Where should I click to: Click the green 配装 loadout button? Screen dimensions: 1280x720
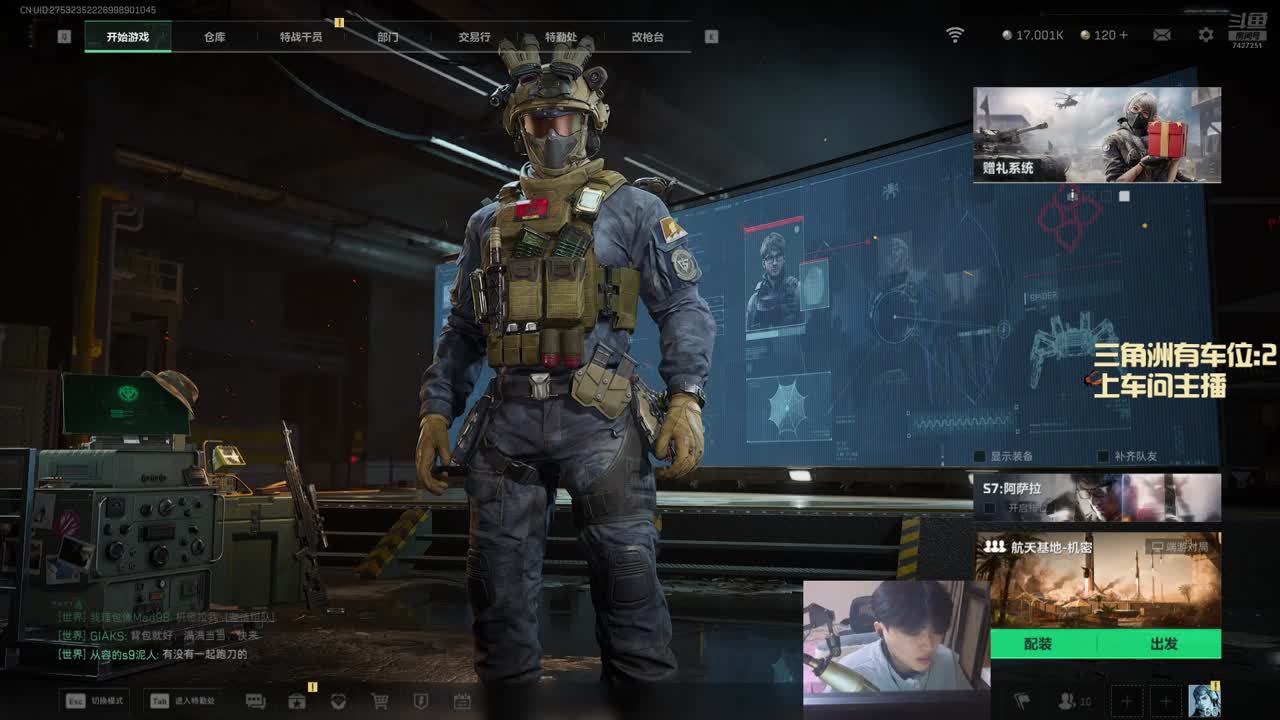click(1039, 644)
